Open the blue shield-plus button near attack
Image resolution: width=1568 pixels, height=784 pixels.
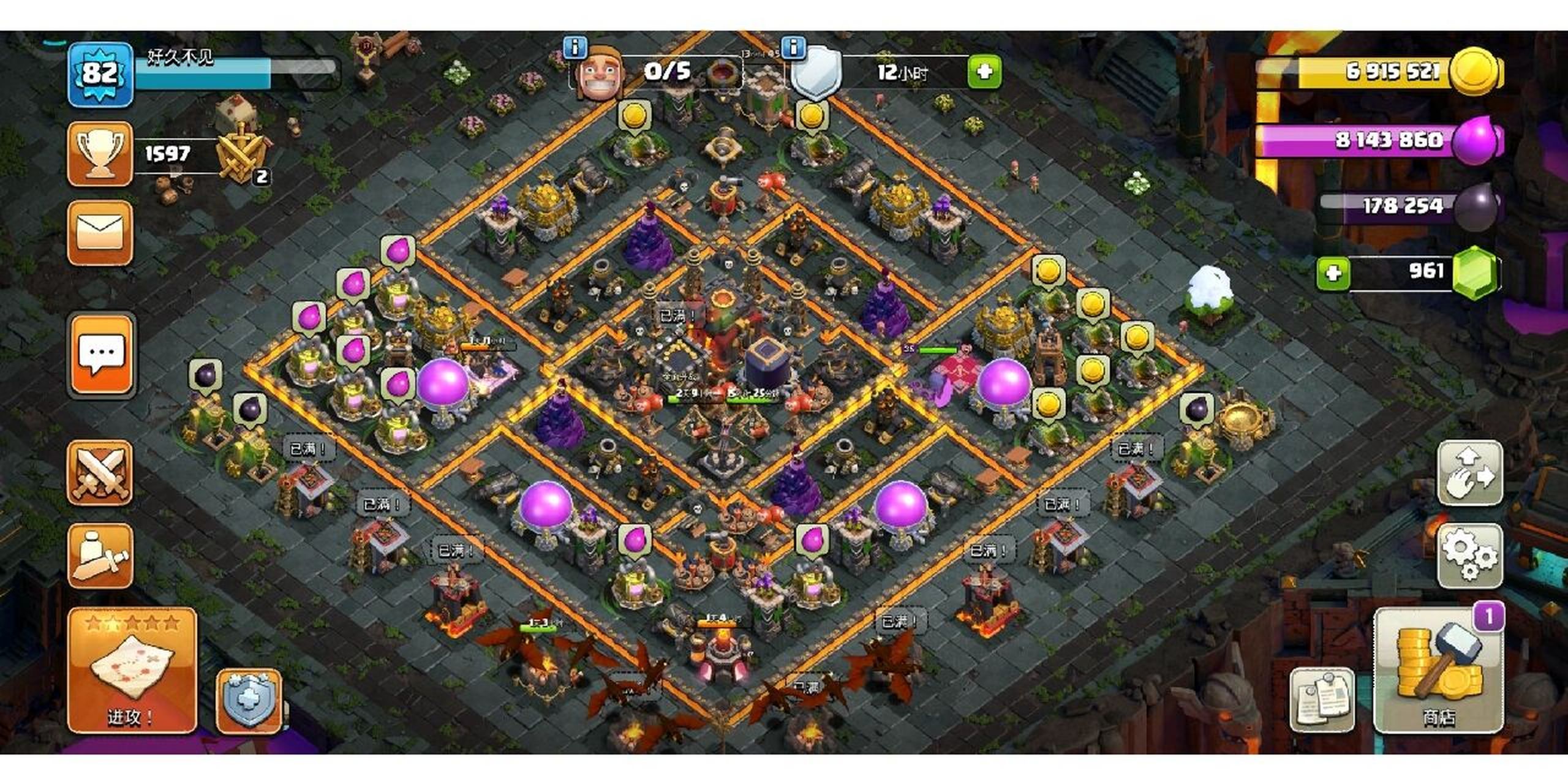tap(249, 701)
